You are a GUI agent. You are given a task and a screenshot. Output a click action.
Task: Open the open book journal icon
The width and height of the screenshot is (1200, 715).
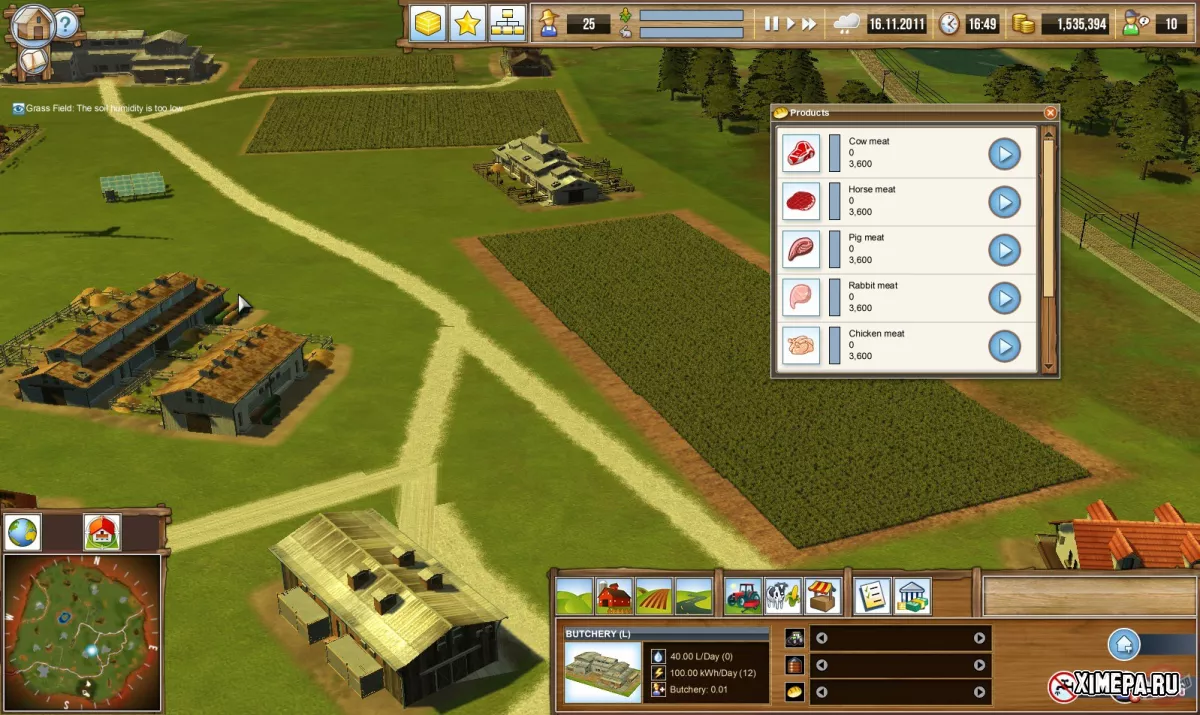pyautogui.click(x=34, y=62)
